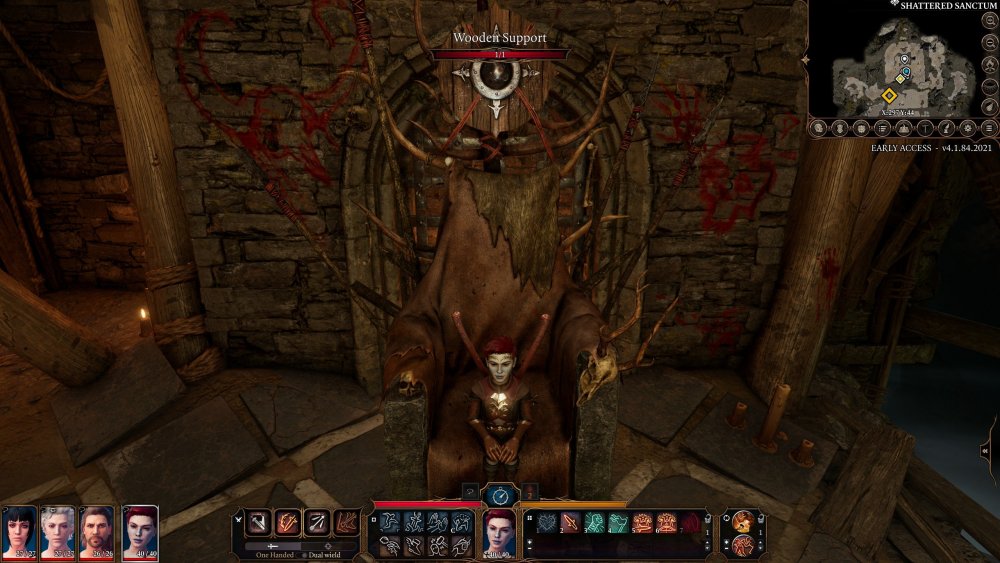The width and height of the screenshot is (1000, 563).
Task: Click the center red-haired character portrait
Action: pos(499,529)
